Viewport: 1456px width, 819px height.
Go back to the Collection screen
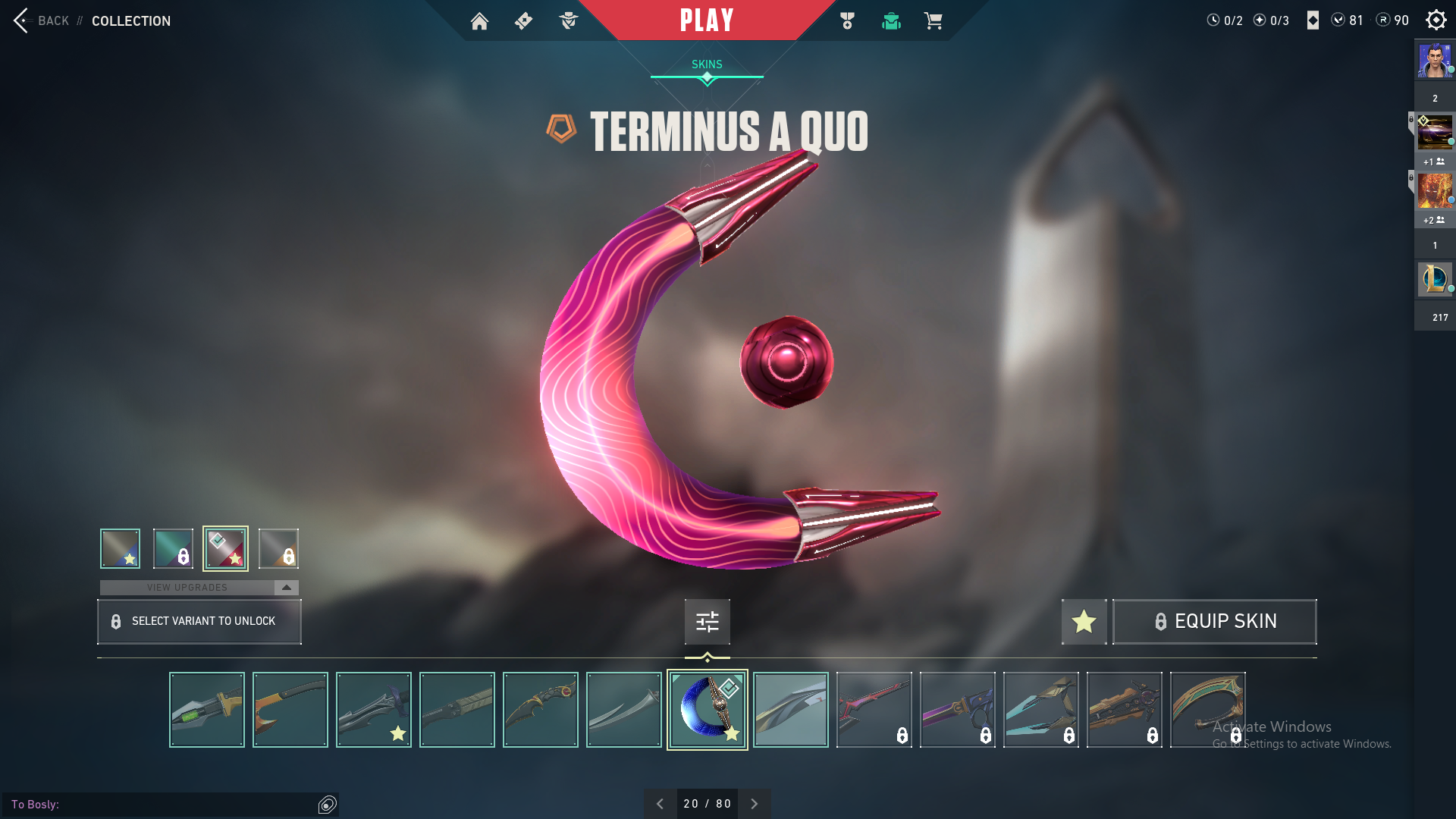42,20
